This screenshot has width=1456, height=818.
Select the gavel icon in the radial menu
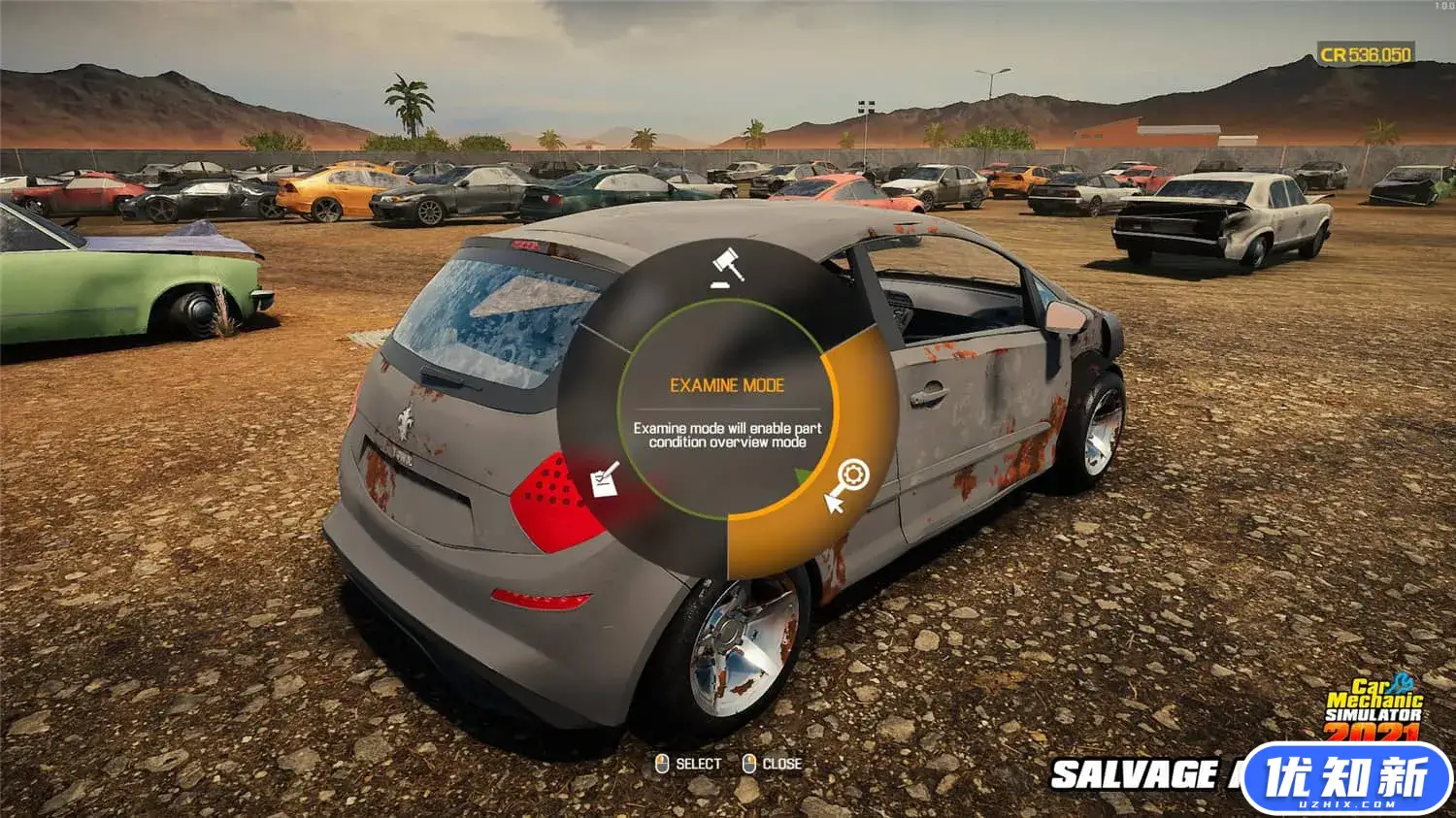[727, 267]
